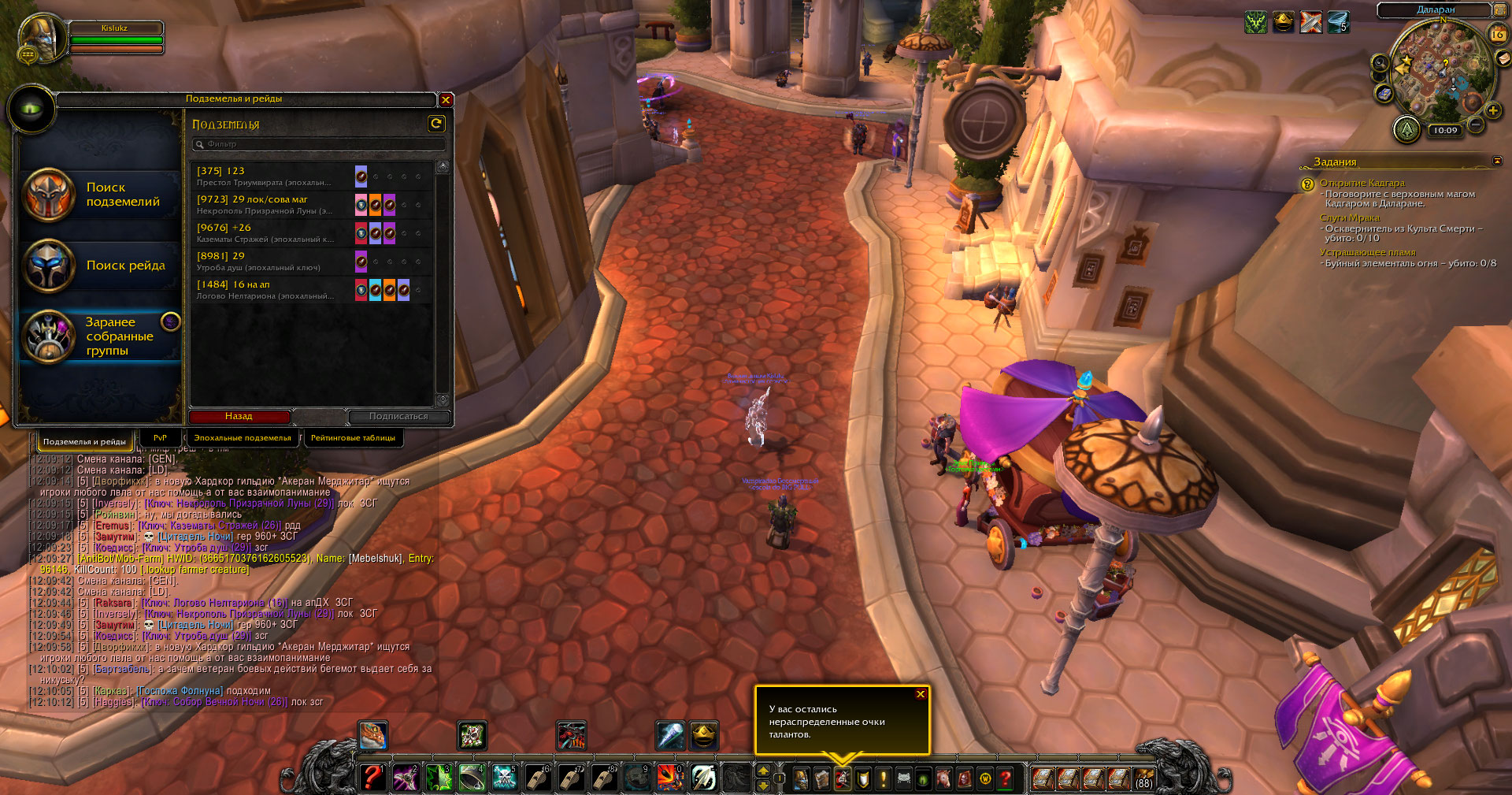This screenshot has height=795, width=1512.
Task: Zoom in the minimap with the plus button
Action: [1492, 111]
